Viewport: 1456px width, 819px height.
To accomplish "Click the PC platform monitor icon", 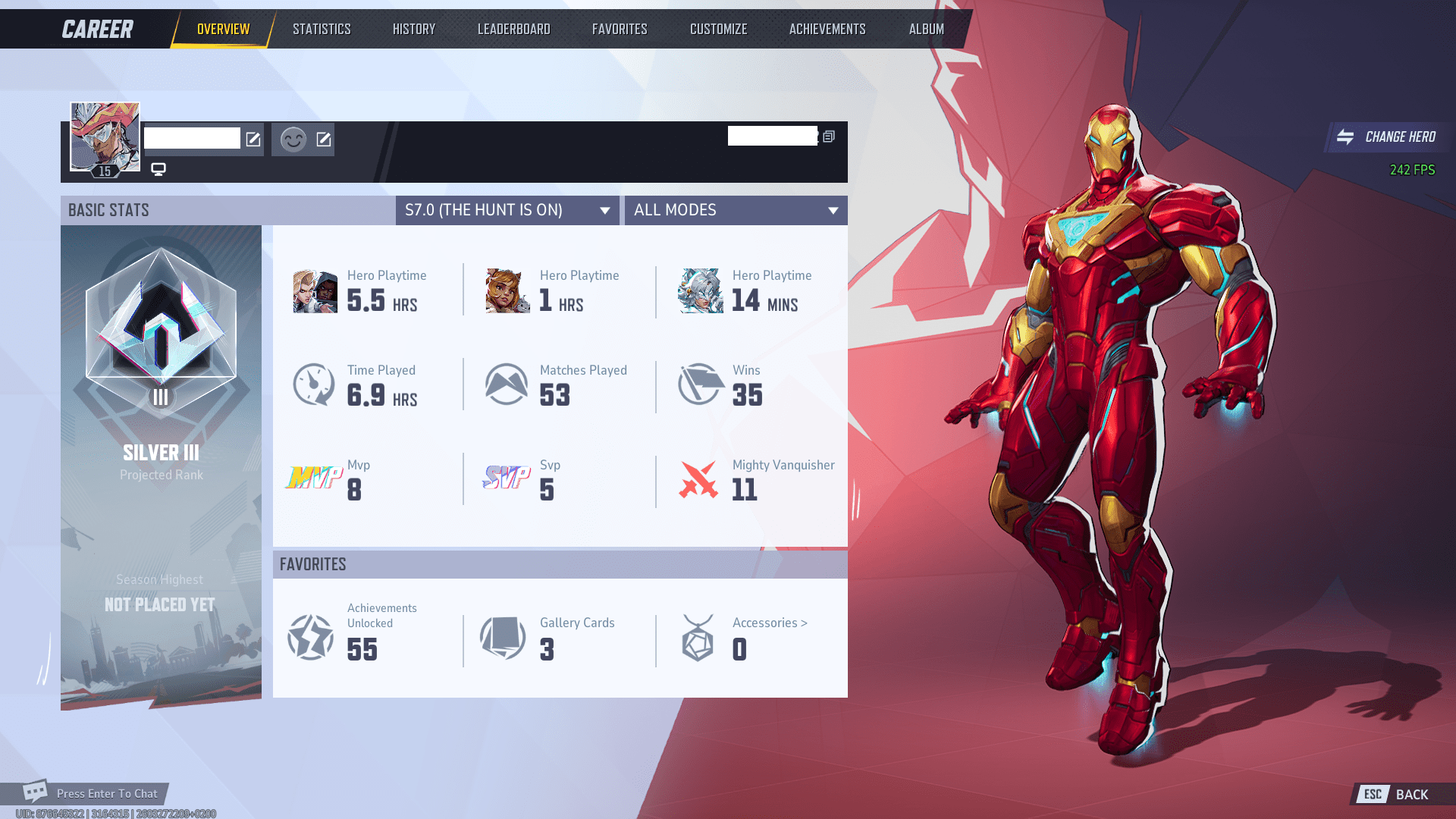I will 158,169.
